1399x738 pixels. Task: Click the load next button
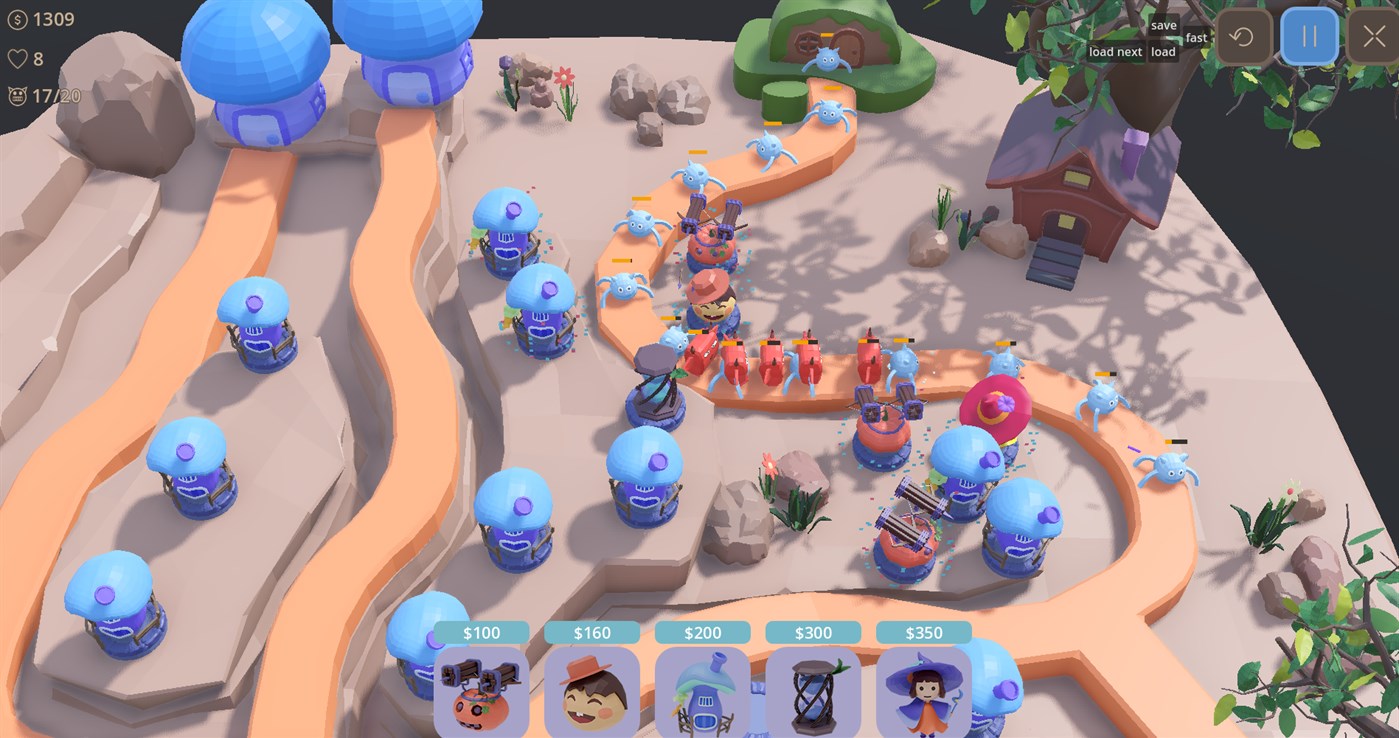(x=1114, y=51)
